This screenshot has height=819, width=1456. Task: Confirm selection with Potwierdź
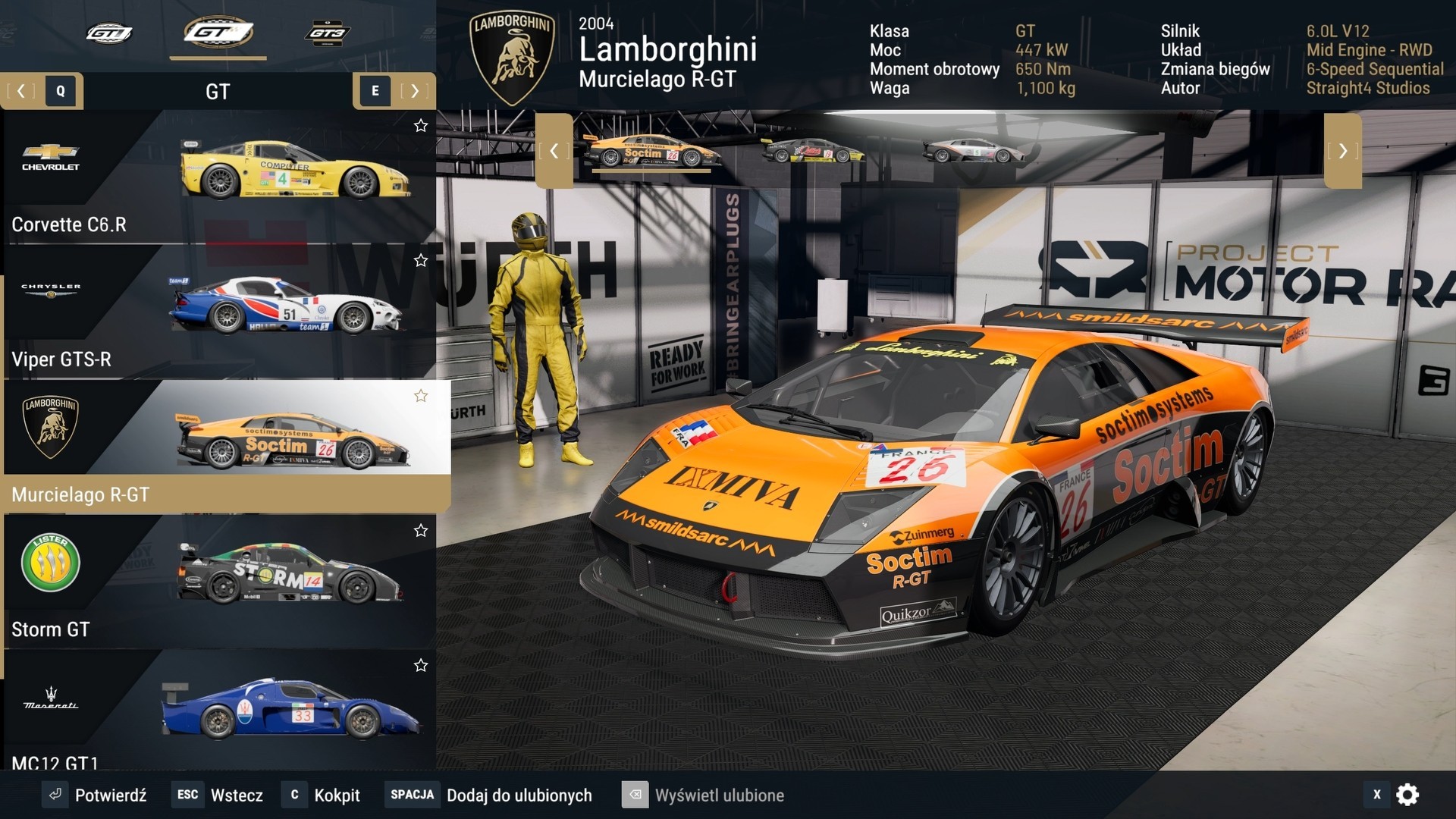coord(96,795)
